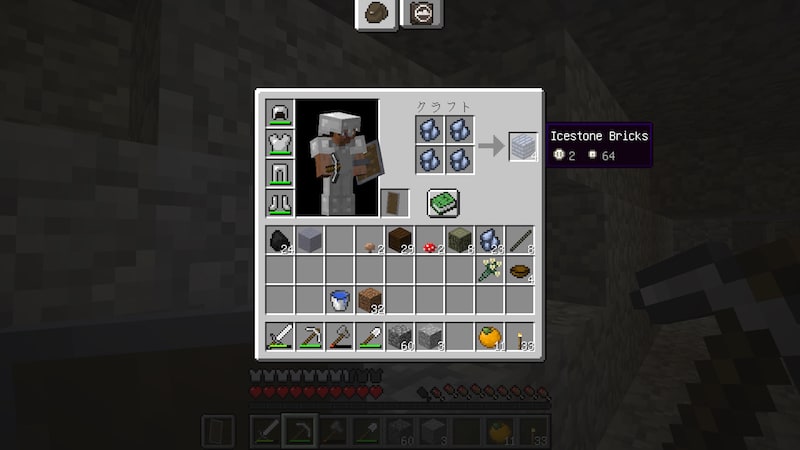Select the water bucket slot

pyautogui.click(x=339, y=300)
